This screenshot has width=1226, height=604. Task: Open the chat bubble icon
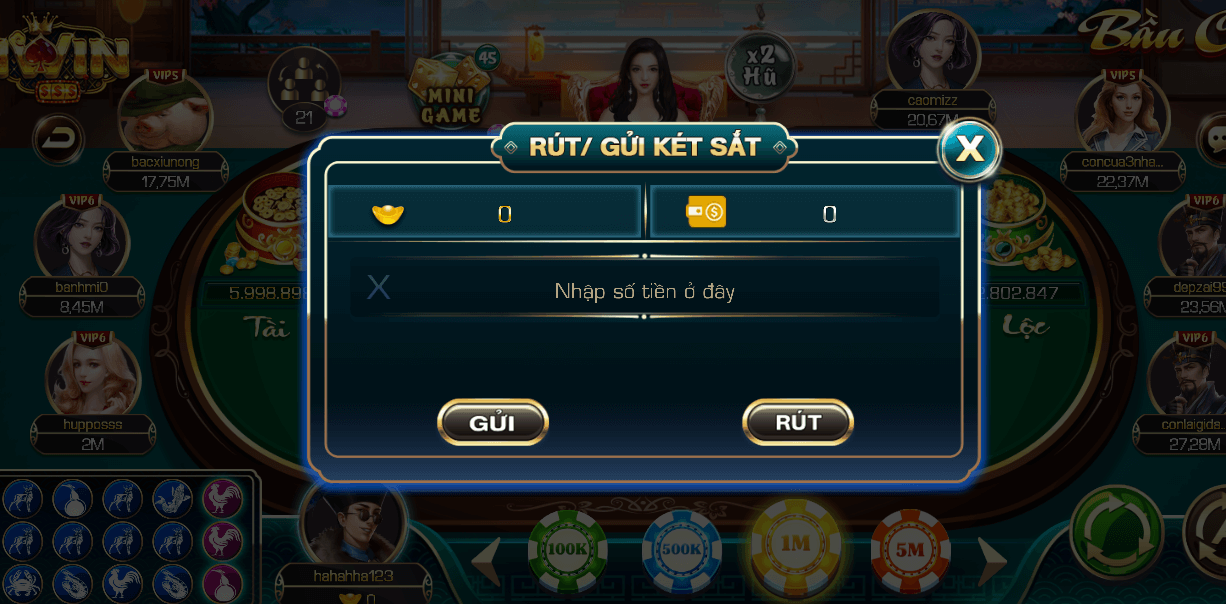click(1213, 138)
